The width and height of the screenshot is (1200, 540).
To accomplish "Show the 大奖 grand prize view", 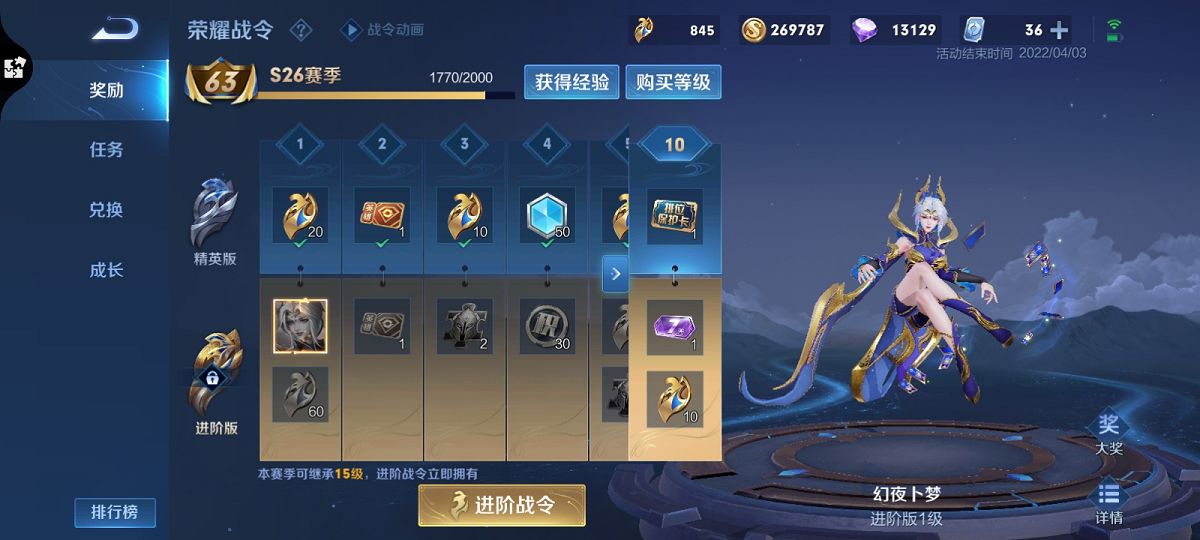I will pyautogui.click(x=1108, y=435).
